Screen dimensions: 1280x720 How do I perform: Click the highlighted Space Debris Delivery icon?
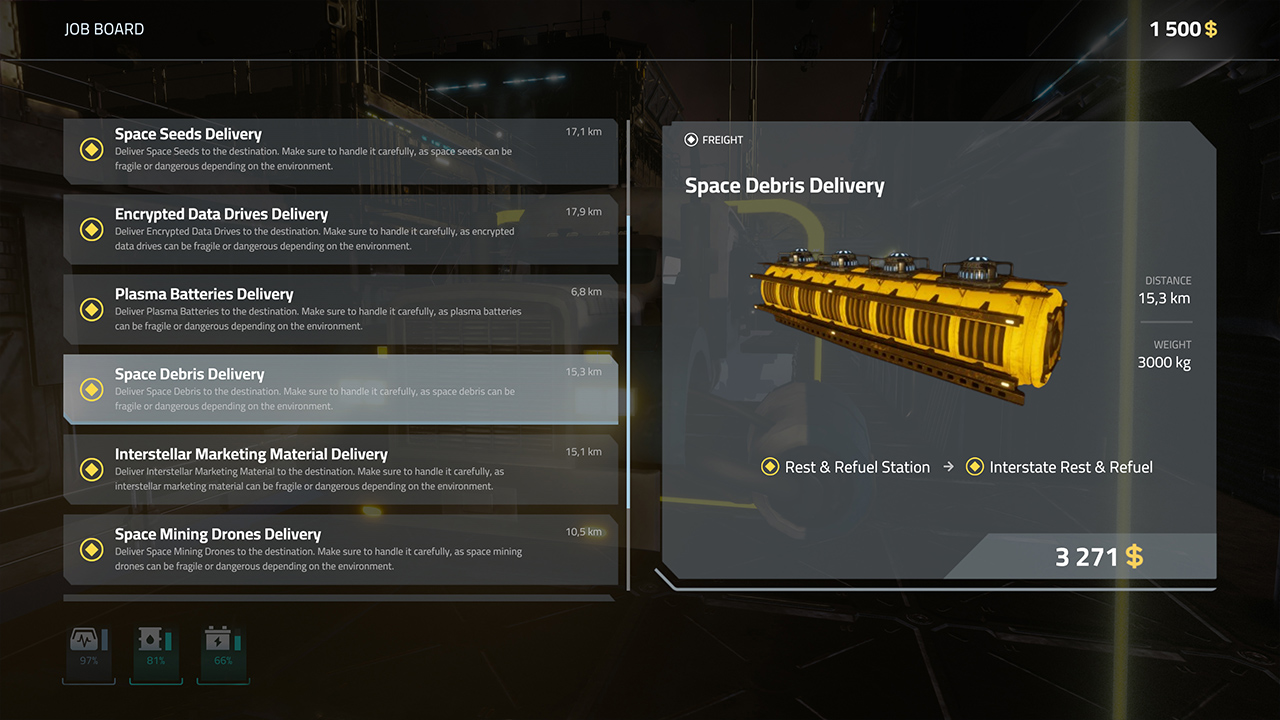click(x=92, y=389)
